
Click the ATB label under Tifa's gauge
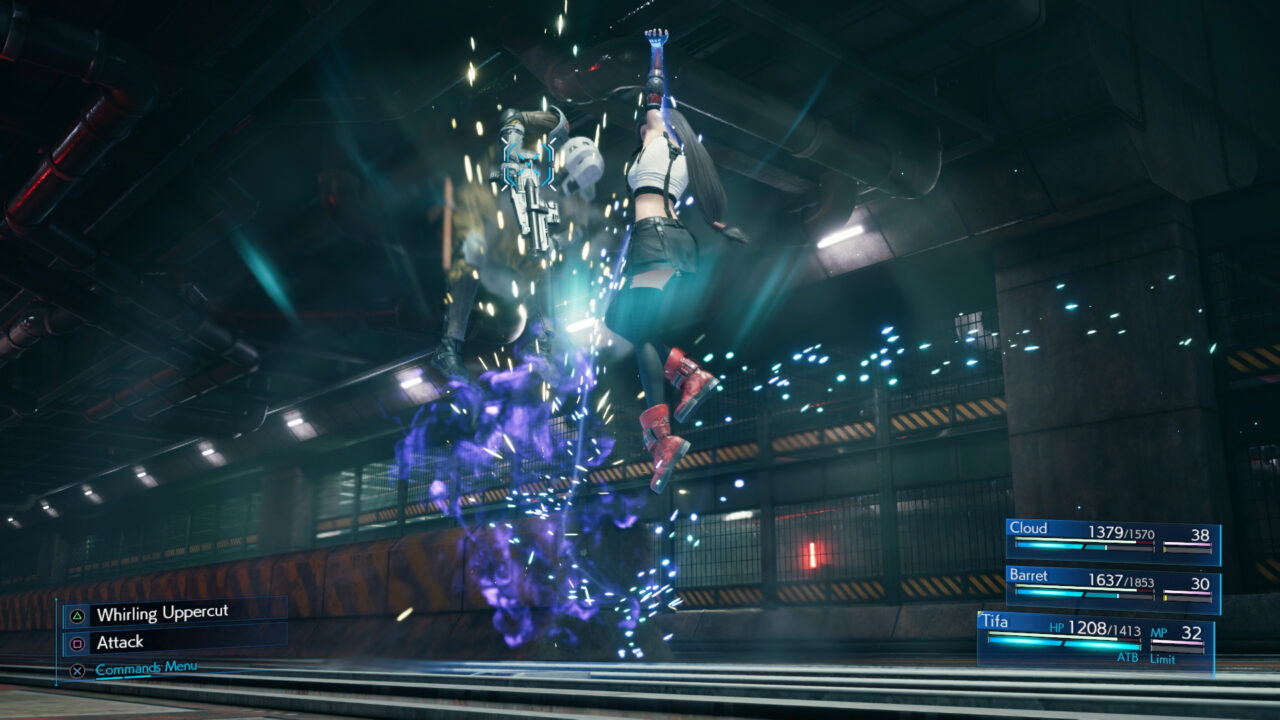(x=1129, y=658)
